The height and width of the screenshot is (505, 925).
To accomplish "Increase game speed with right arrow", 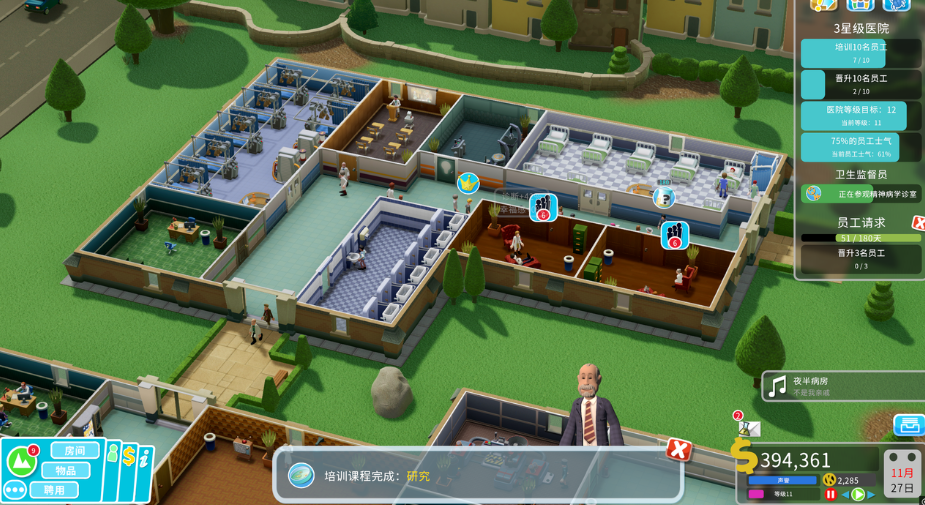I will pos(871,494).
